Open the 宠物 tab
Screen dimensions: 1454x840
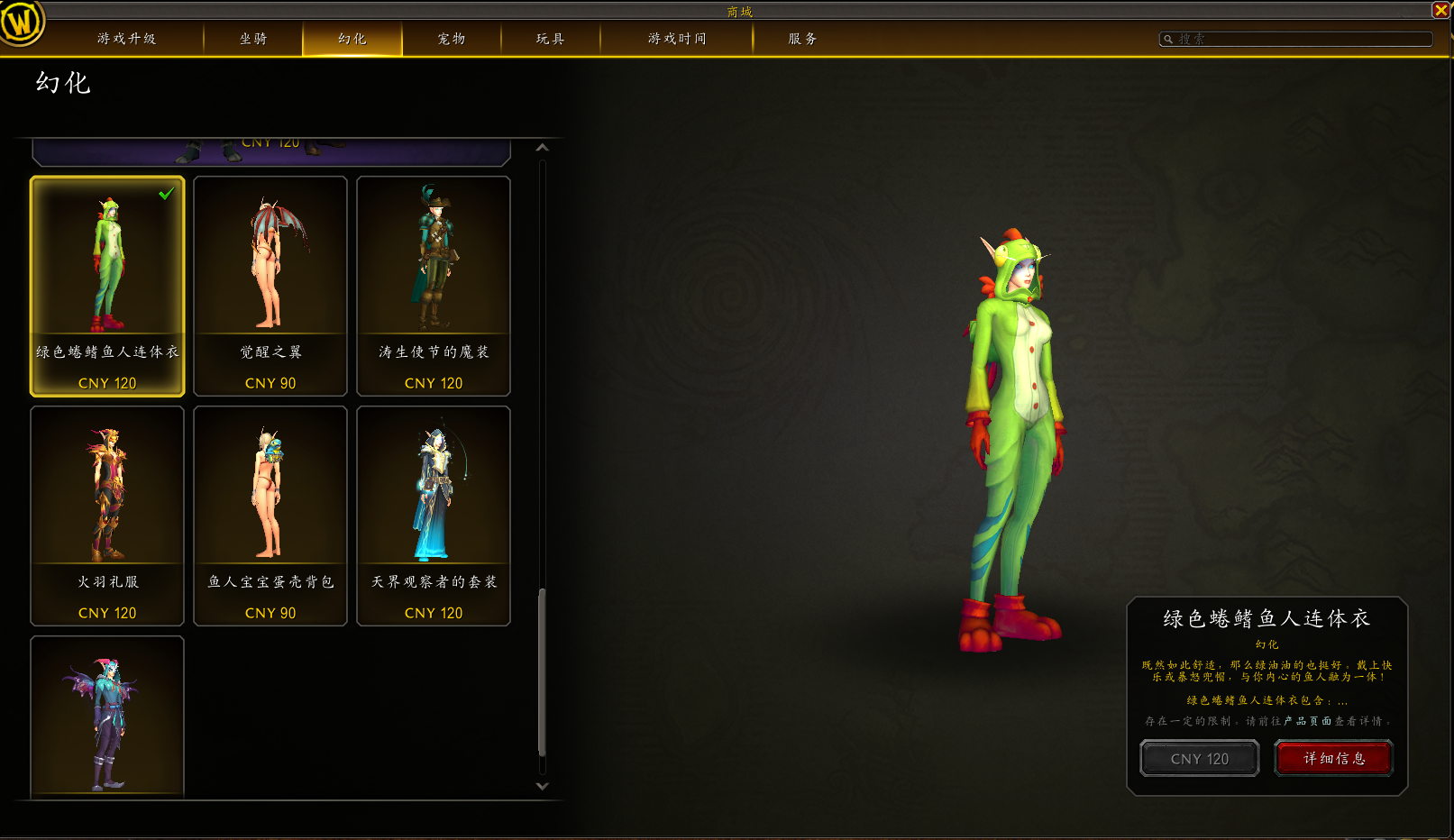[x=452, y=39]
